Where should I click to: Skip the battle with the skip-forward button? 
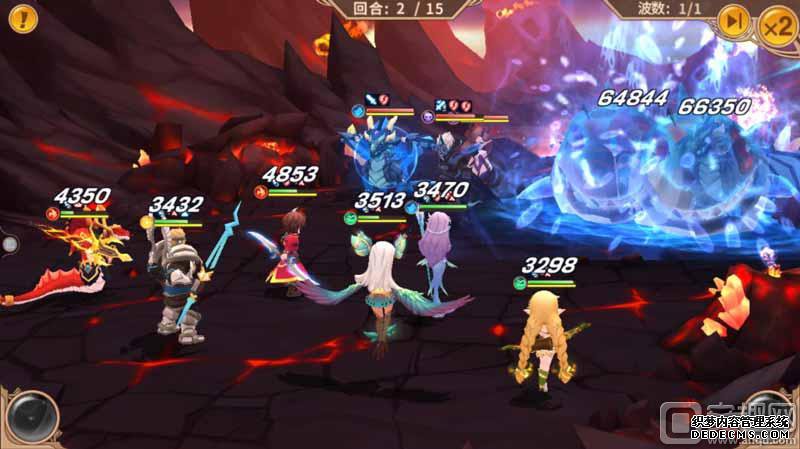[734, 21]
